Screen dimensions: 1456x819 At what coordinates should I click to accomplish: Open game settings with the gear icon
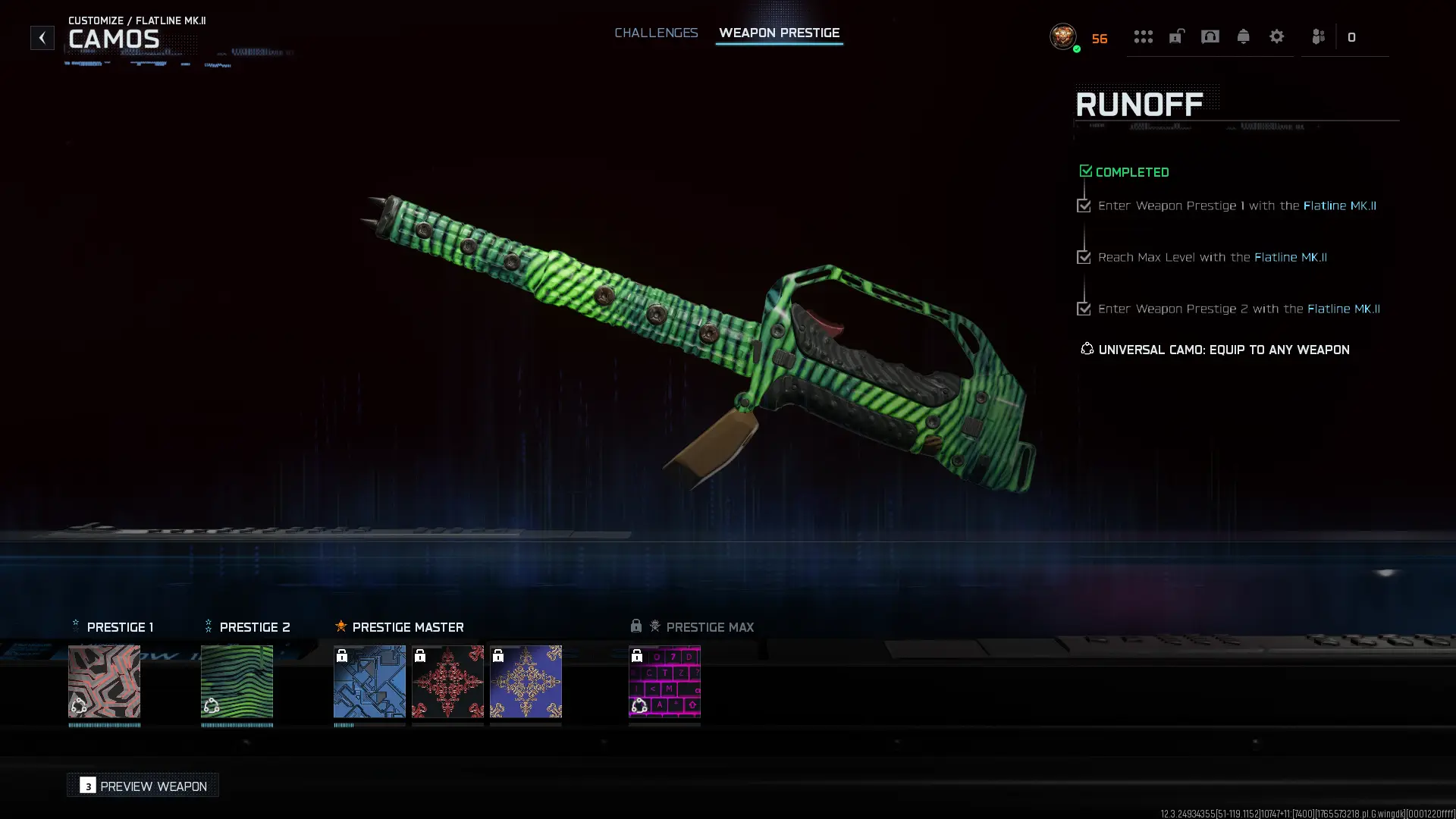1277,36
